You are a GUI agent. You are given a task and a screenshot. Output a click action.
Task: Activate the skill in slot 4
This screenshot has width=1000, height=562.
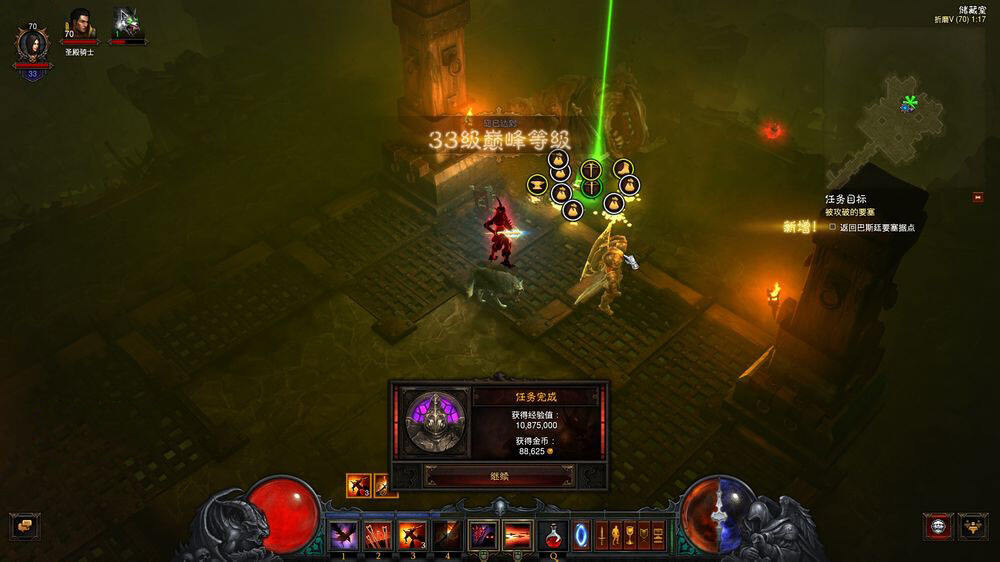click(x=447, y=535)
